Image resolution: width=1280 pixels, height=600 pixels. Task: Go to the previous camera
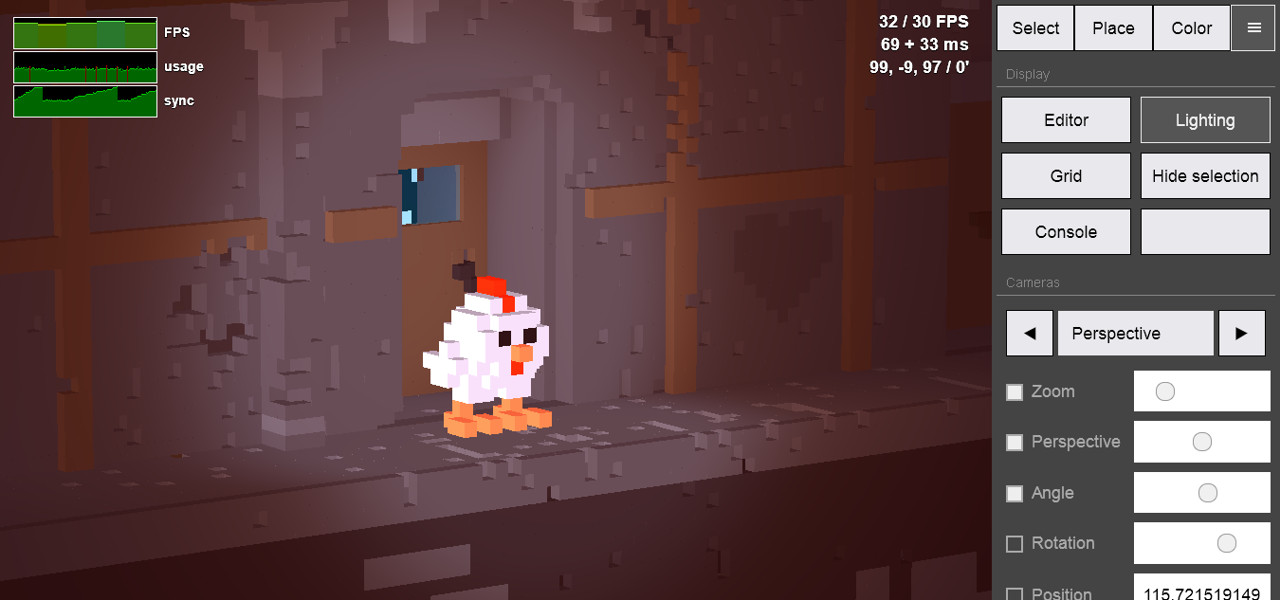point(1029,333)
